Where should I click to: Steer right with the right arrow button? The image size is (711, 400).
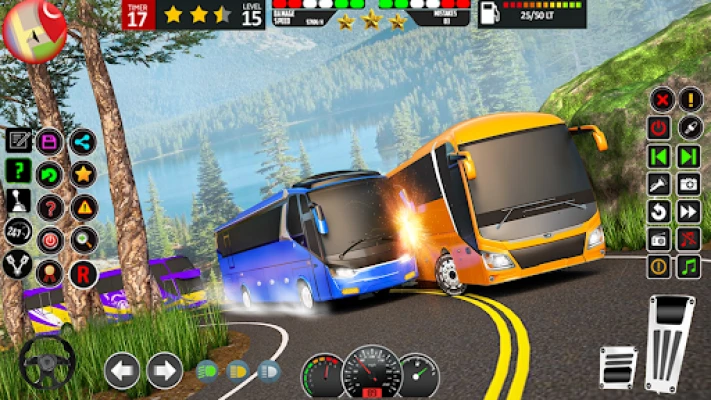pyautogui.click(x=164, y=371)
